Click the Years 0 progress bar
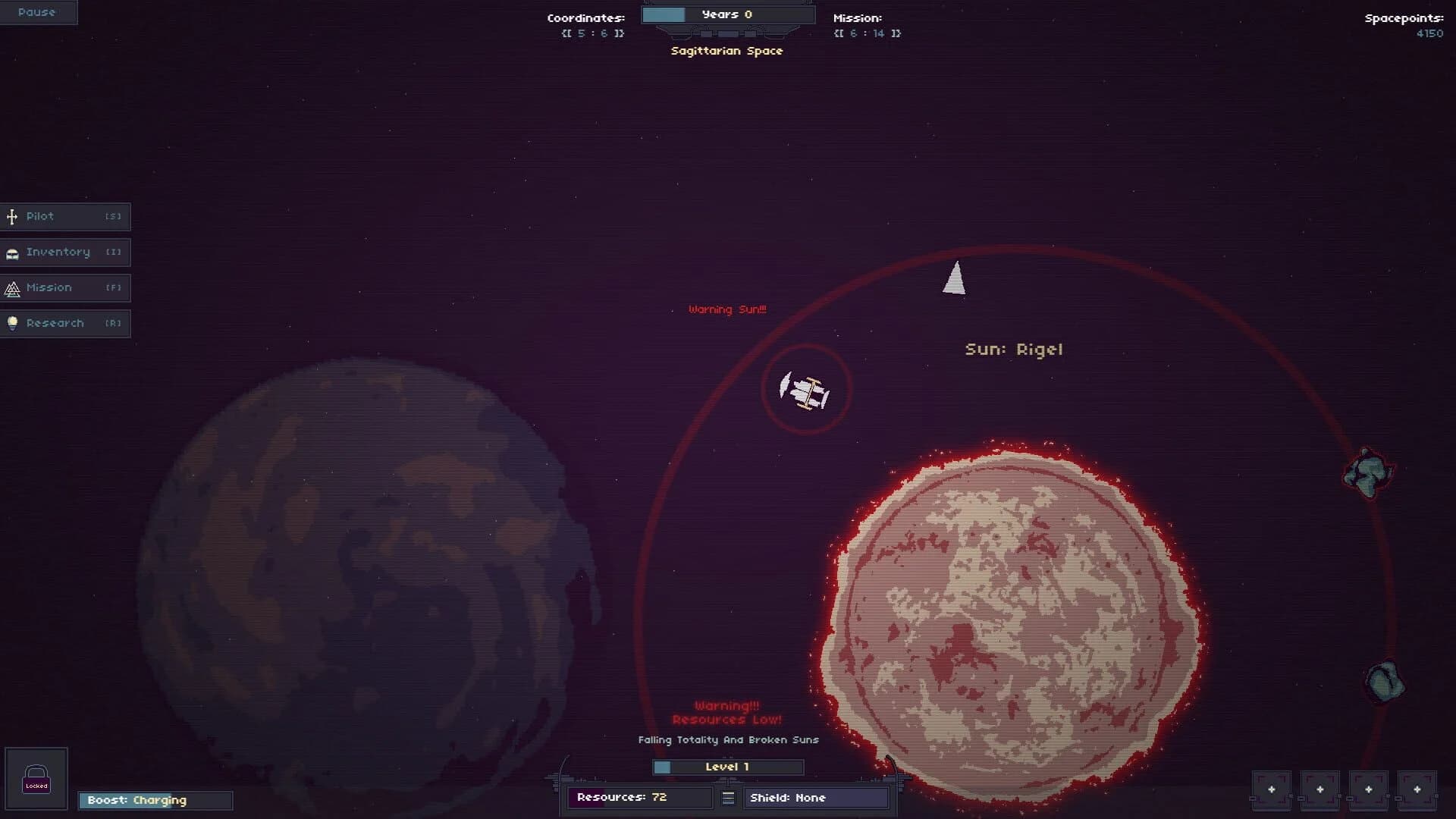Screen dimensions: 1456x819 726,14
